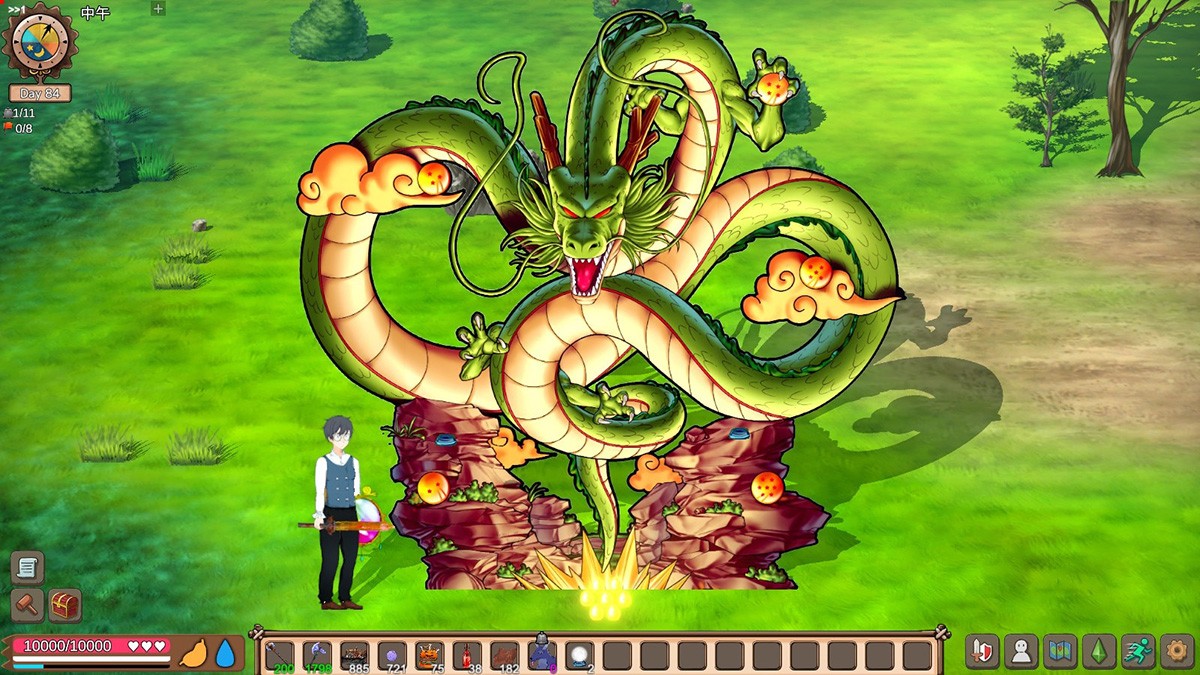This screenshot has height=675, width=1200.
Task: Select the hotbar item with count 885
Action: click(x=355, y=655)
